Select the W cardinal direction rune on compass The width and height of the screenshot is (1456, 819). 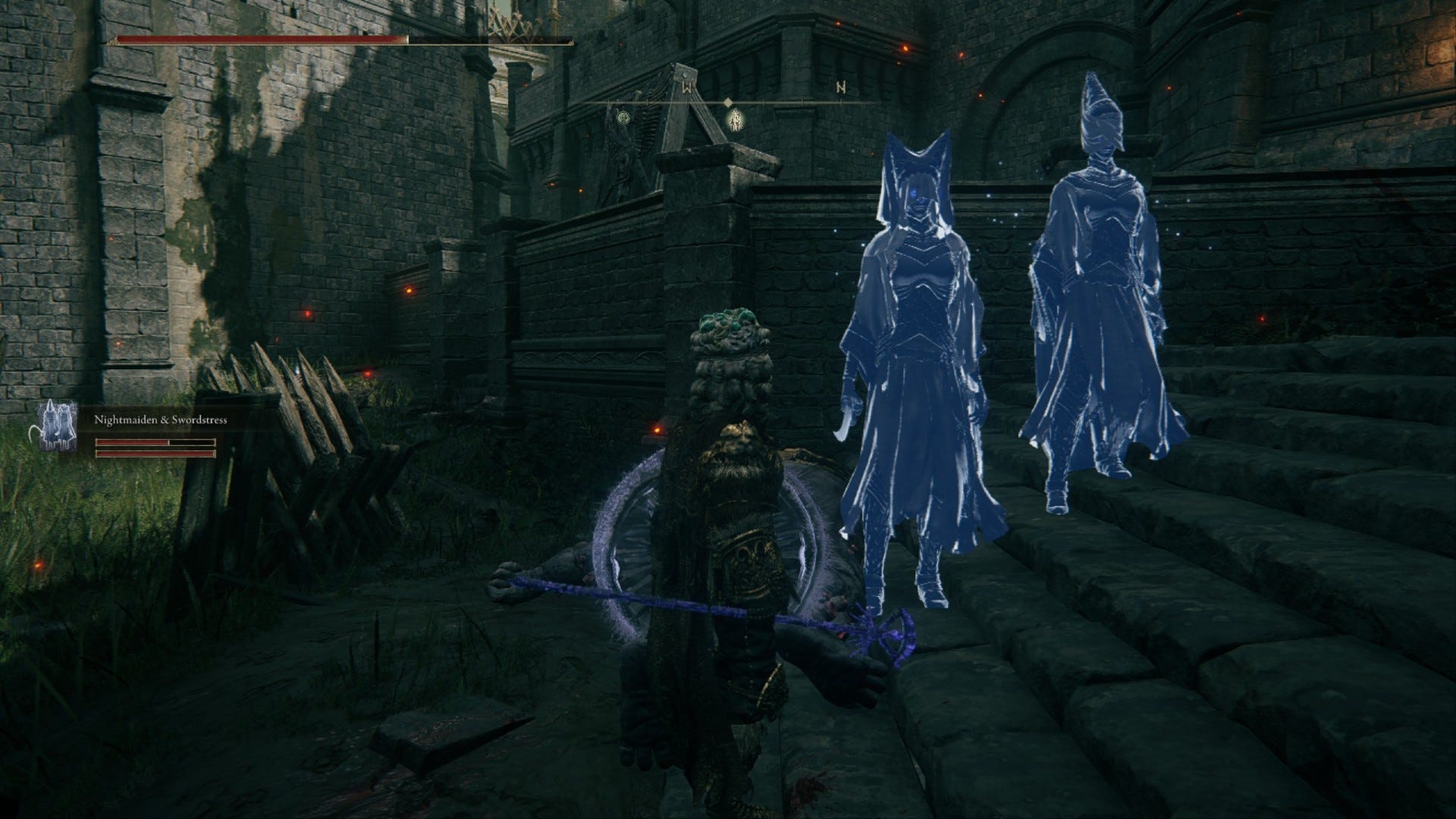pyautogui.click(x=687, y=88)
